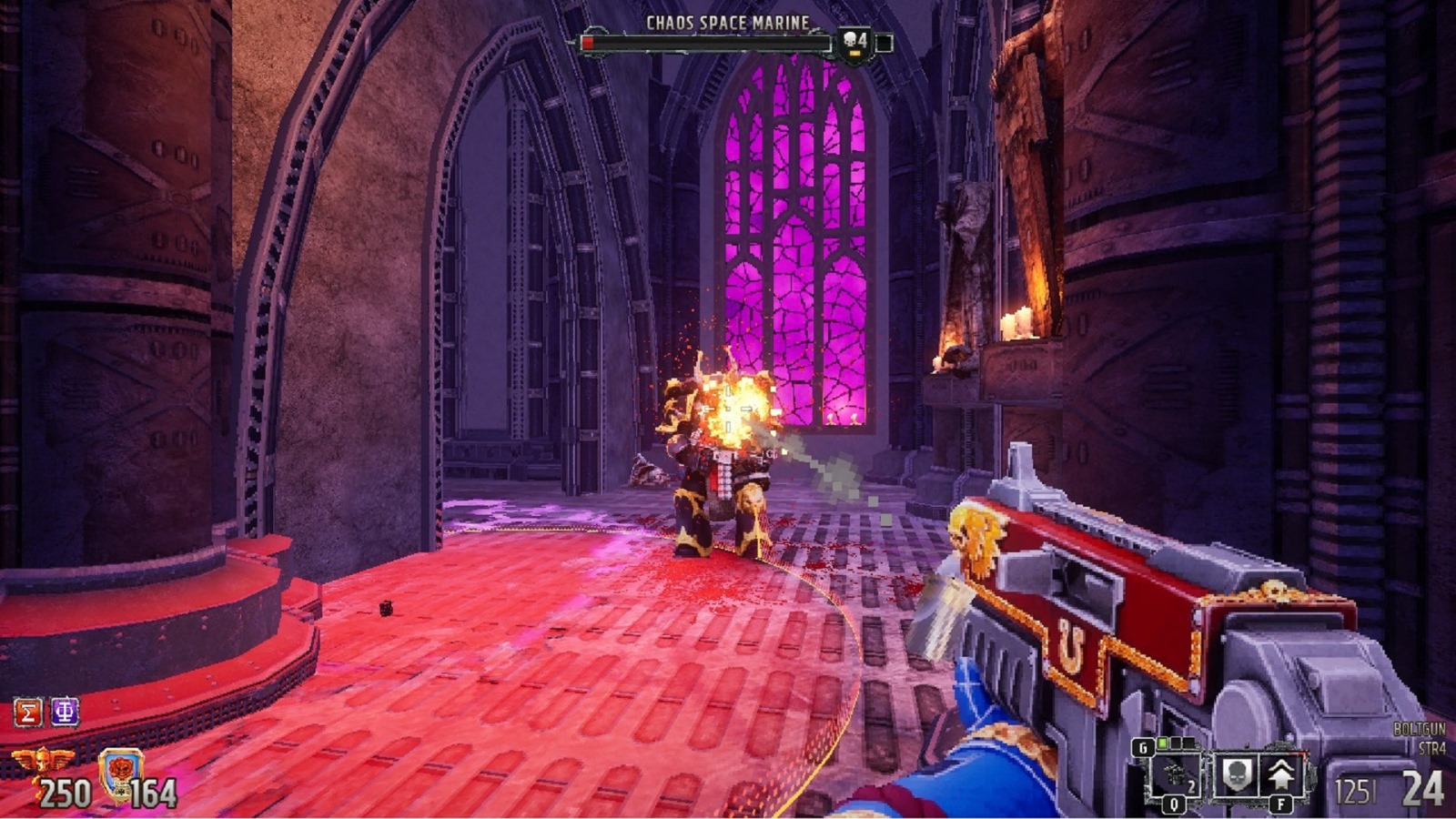The width and height of the screenshot is (1456, 819).
Task: Click the purple Phi buff icon
Action: pos(65,712)
